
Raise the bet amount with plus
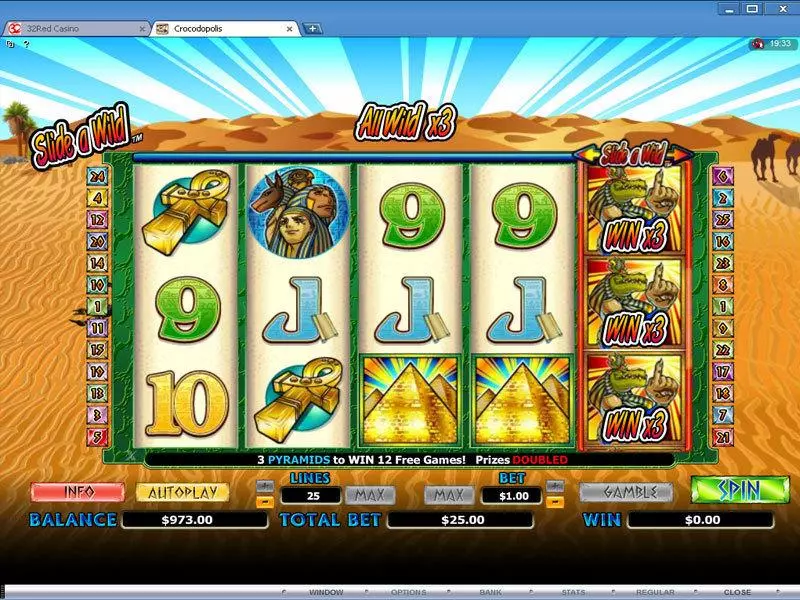point(557,486)
